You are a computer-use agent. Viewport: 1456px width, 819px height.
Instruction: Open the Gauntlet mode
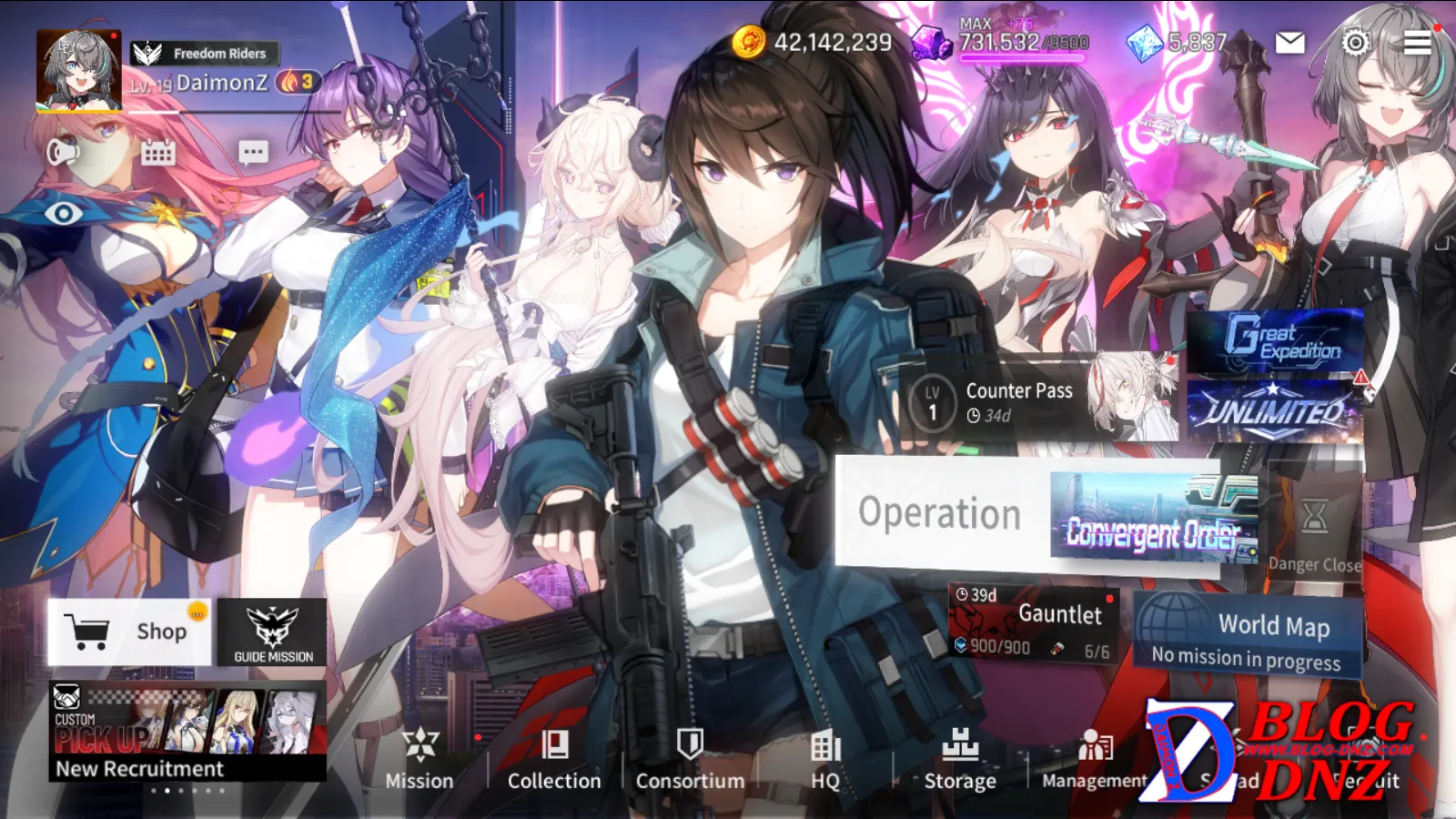pyautogui.click(x=1033, y=623)
